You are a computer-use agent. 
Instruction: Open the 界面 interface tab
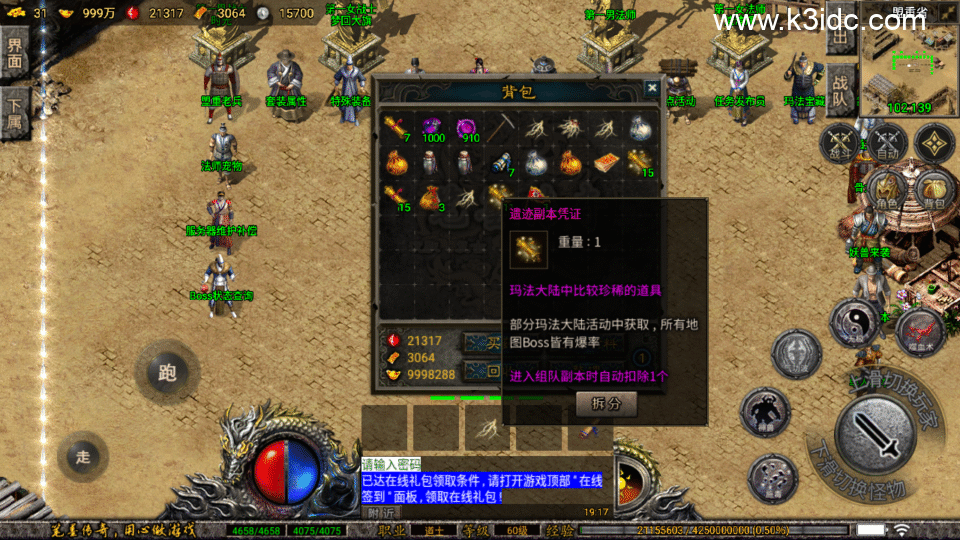click(x=14, y=53)
